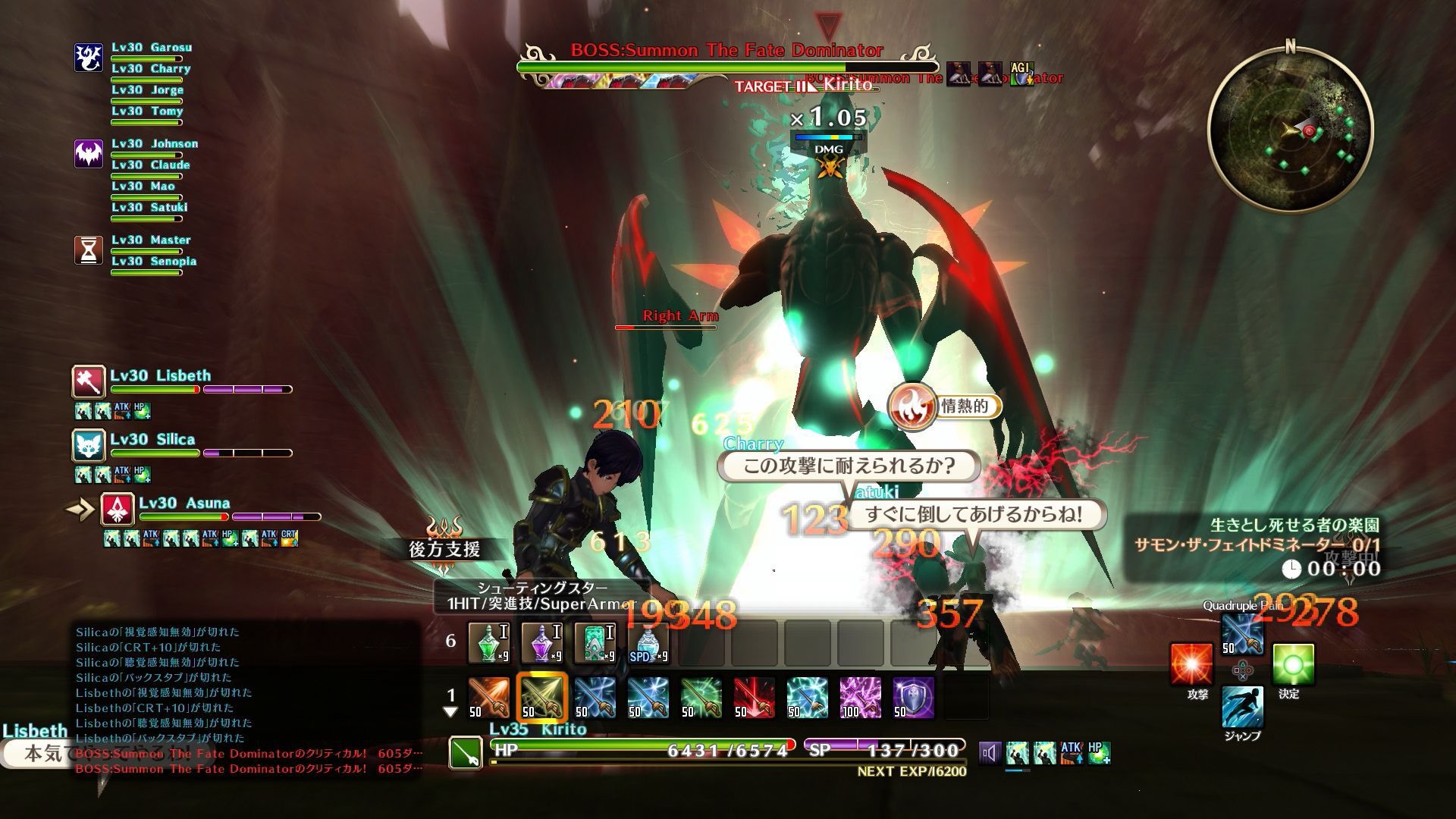Select party member Silica's portrait
This screenshot has width=1456, height=819.
(x=89, y=445)
